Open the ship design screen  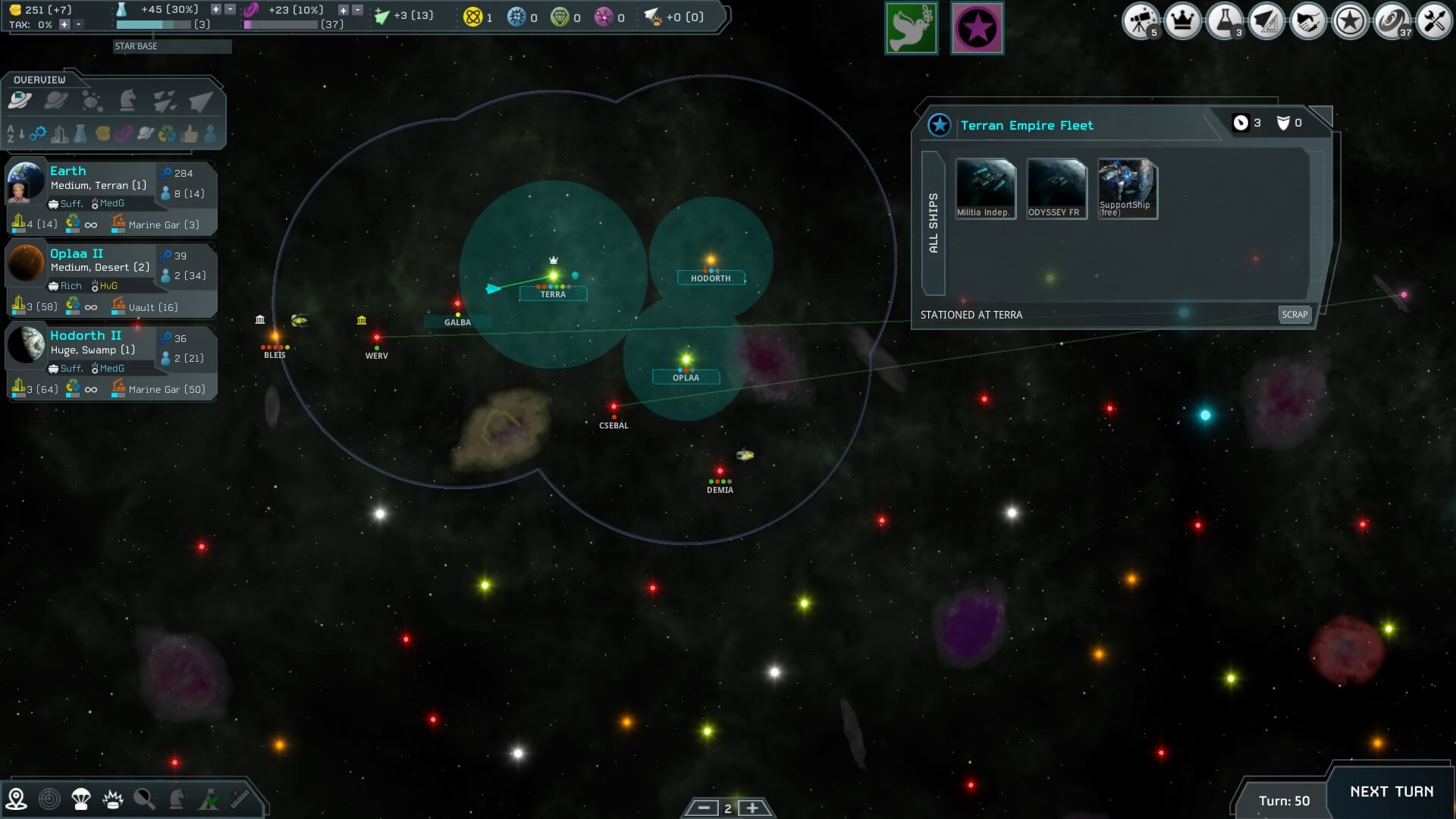(x=1266, y=21)
